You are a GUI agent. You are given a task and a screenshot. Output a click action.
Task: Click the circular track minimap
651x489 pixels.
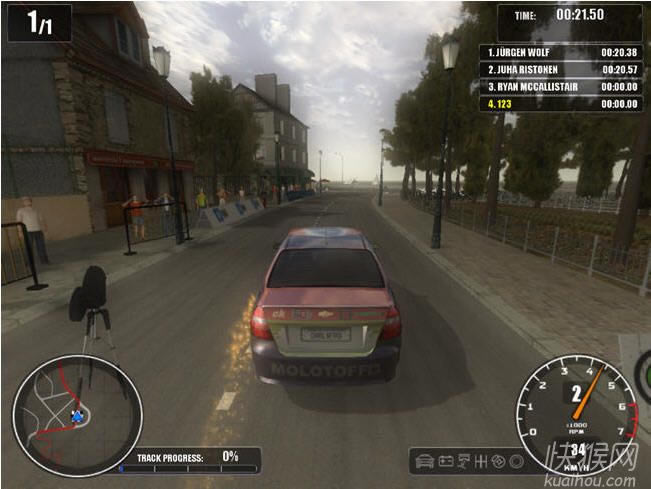point(77,415)
